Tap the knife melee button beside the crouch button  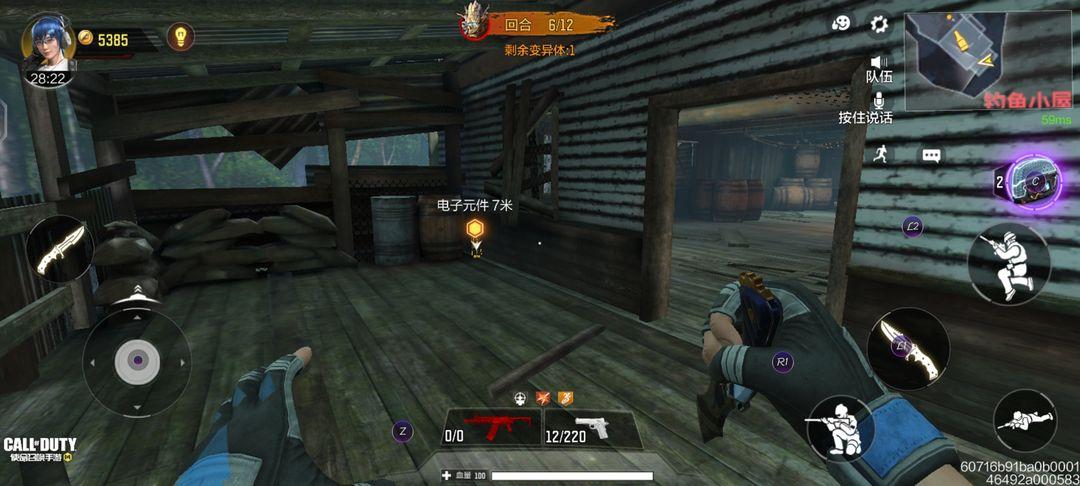(908, 348)
